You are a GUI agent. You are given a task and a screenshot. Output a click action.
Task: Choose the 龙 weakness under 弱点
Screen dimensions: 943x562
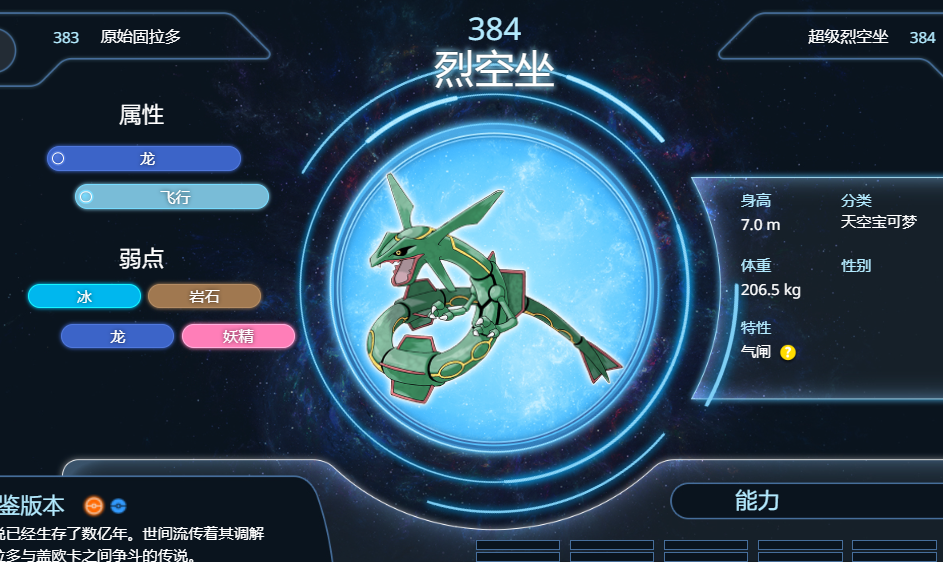117,336
